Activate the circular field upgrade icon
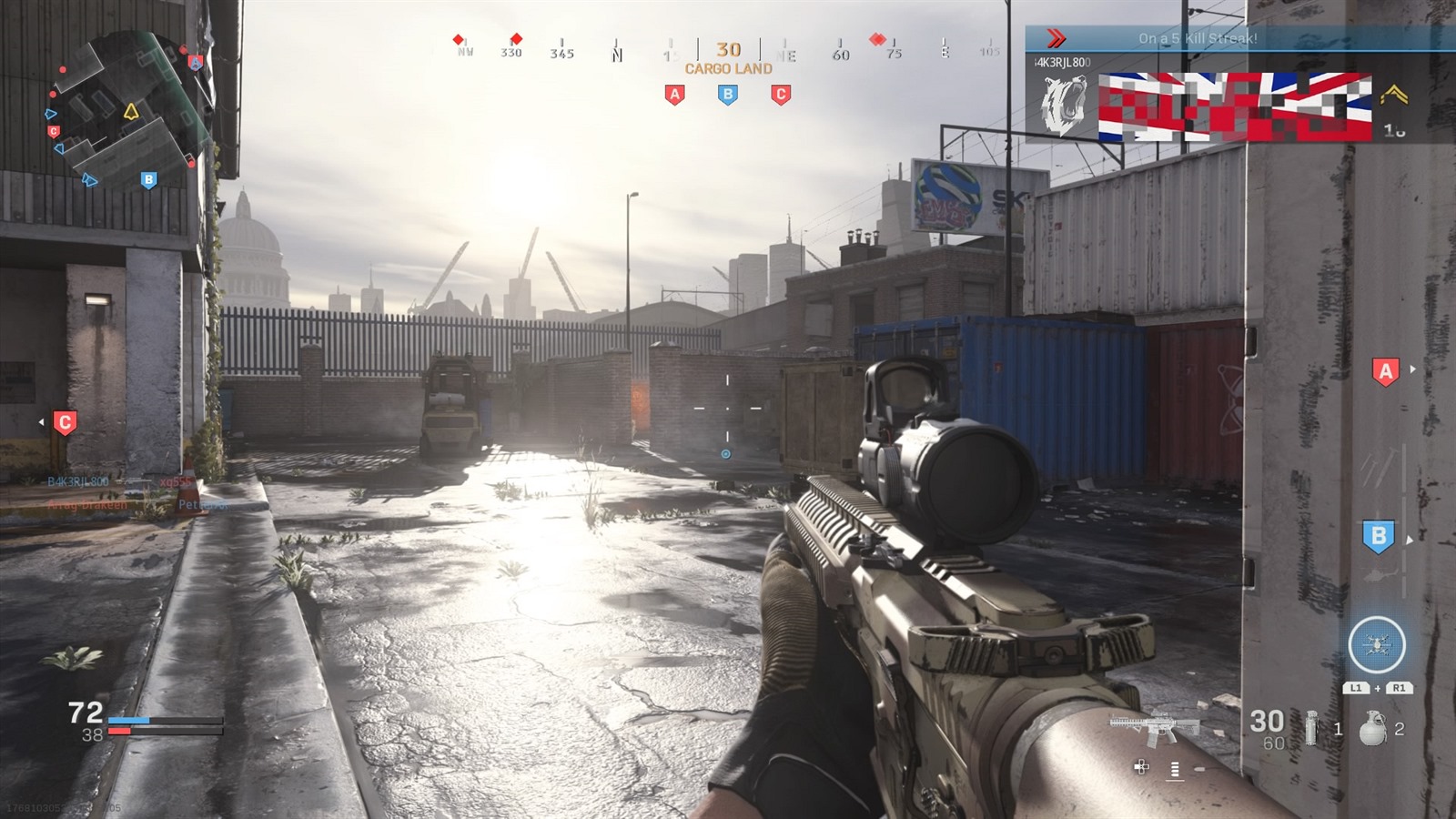This screenshot has height=819, width=1456. pyautogui.click(x=1376, y=645)
